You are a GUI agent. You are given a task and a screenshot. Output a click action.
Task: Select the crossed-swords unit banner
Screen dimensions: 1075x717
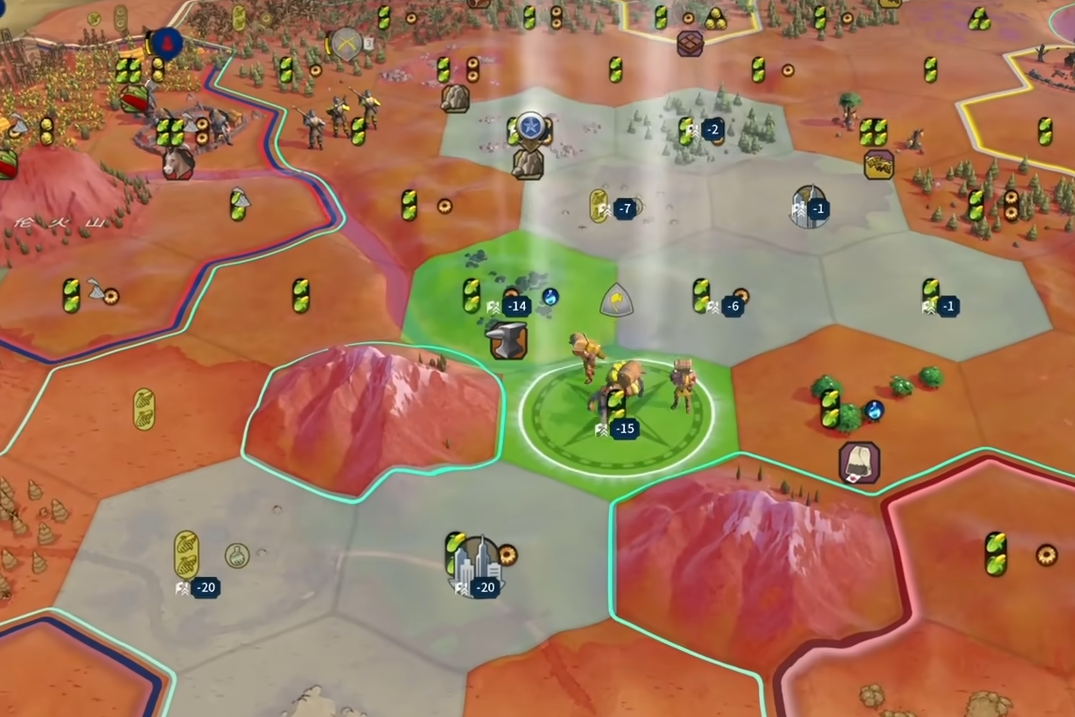pyautogui.click(x=346, y=43)
